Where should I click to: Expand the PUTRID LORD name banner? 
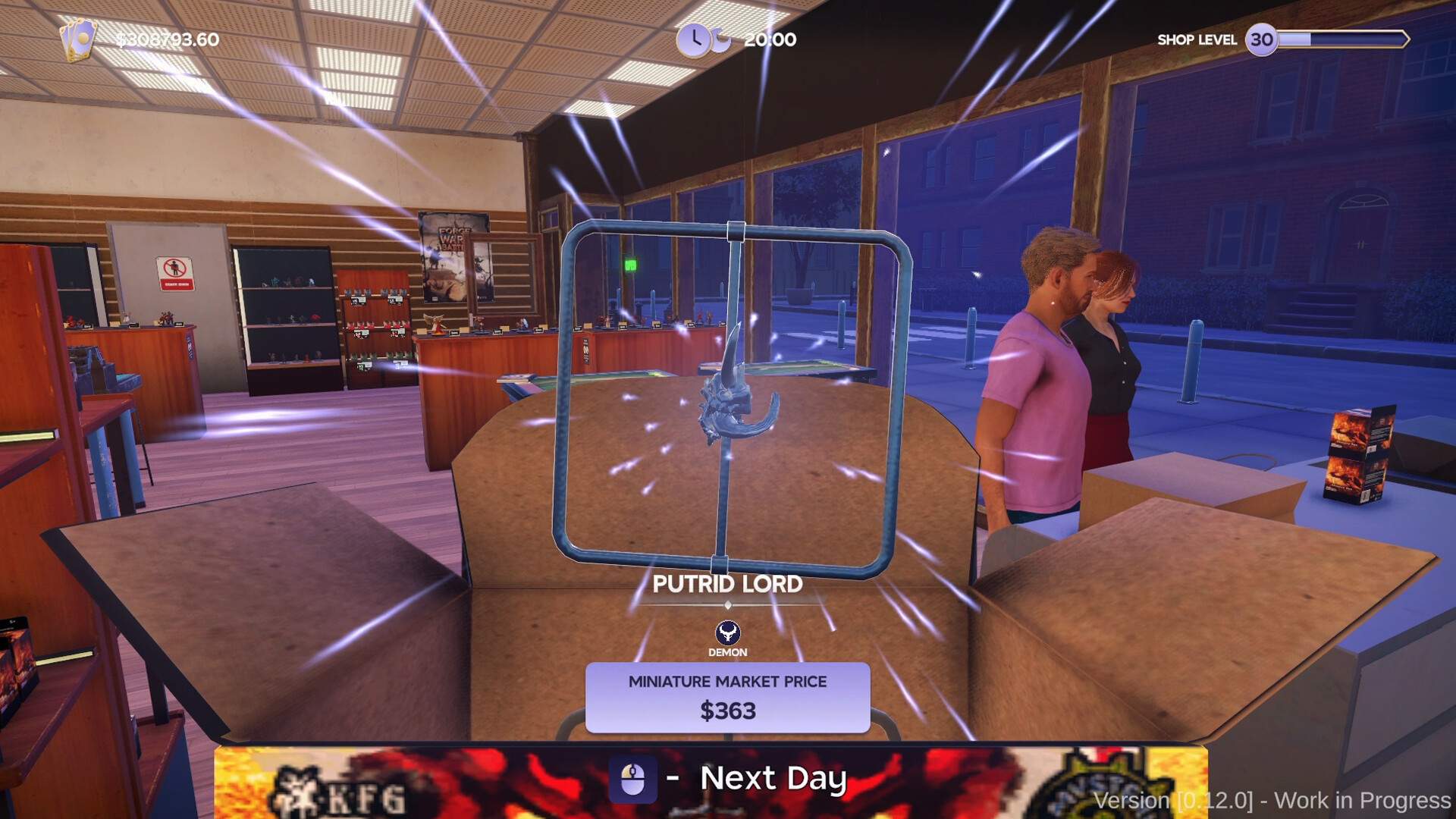click(729, 584)
